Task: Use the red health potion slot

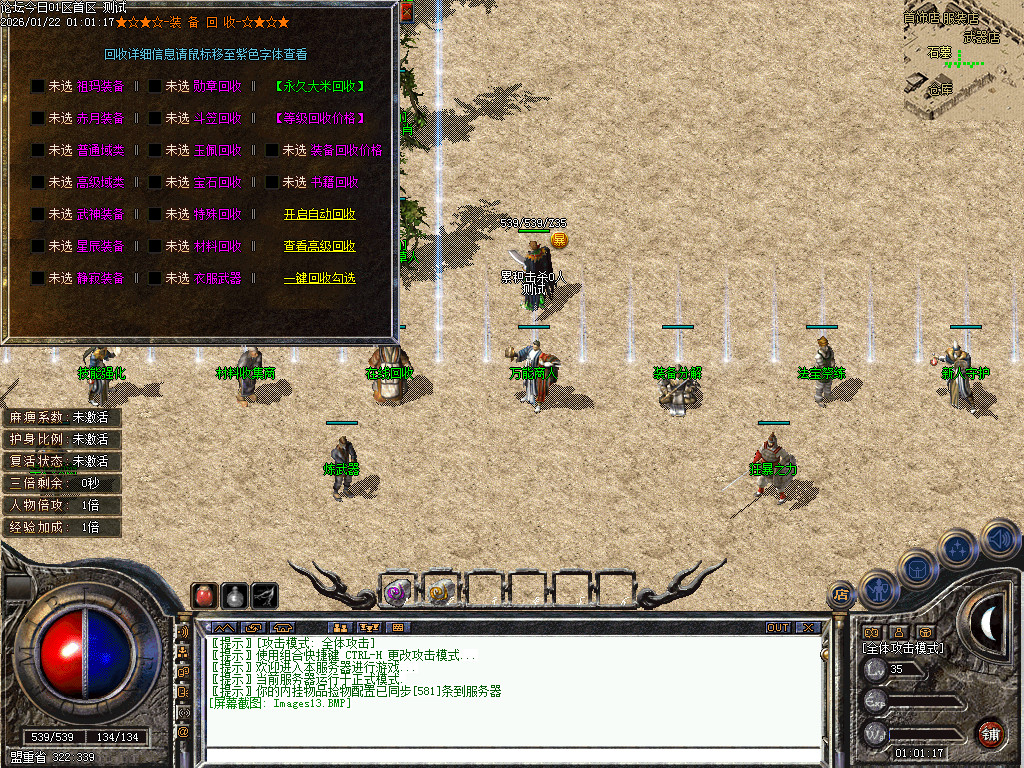Action: pos(204,595)
